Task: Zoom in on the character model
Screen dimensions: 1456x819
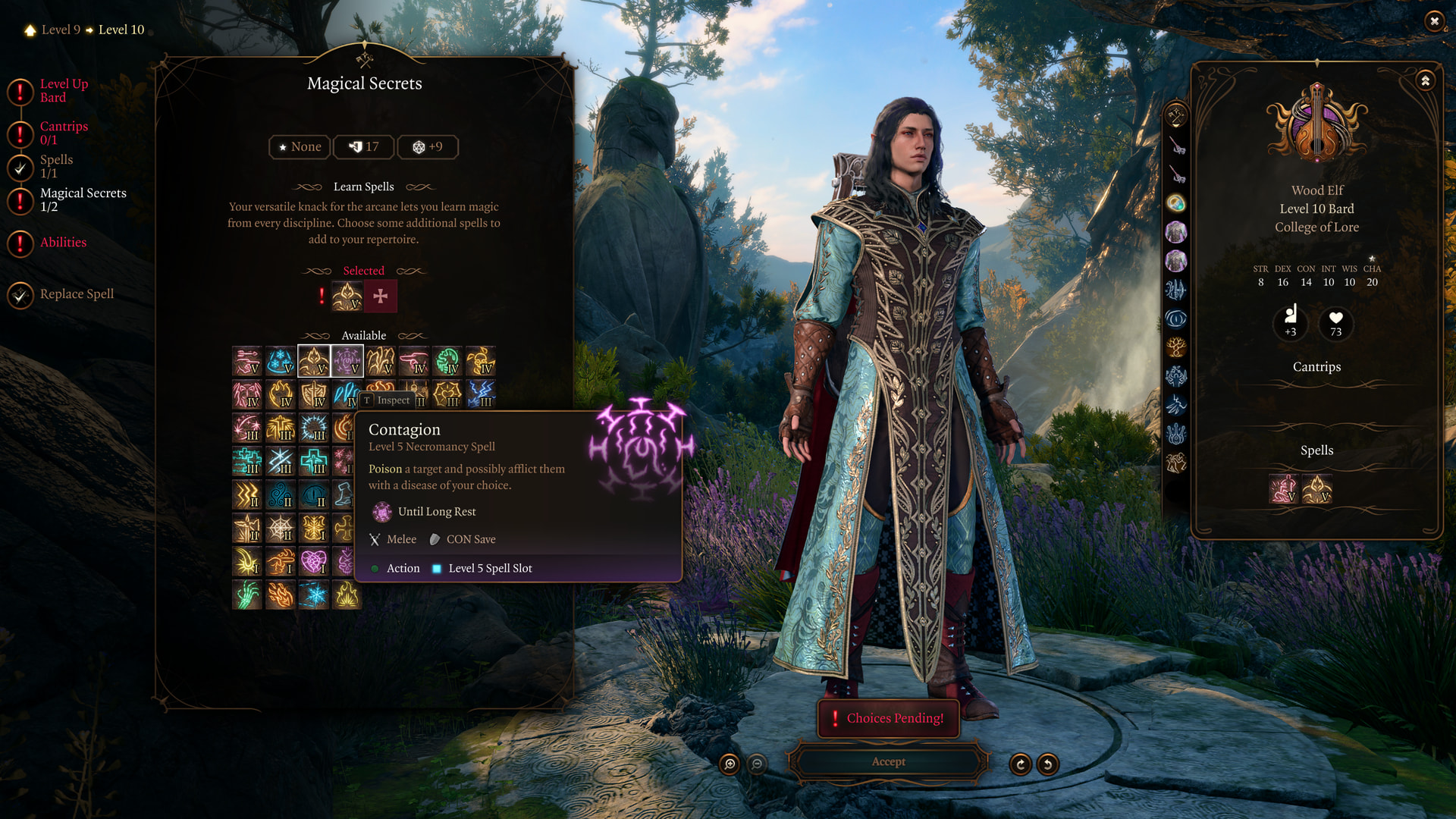Action: click(x=730, y=764)
